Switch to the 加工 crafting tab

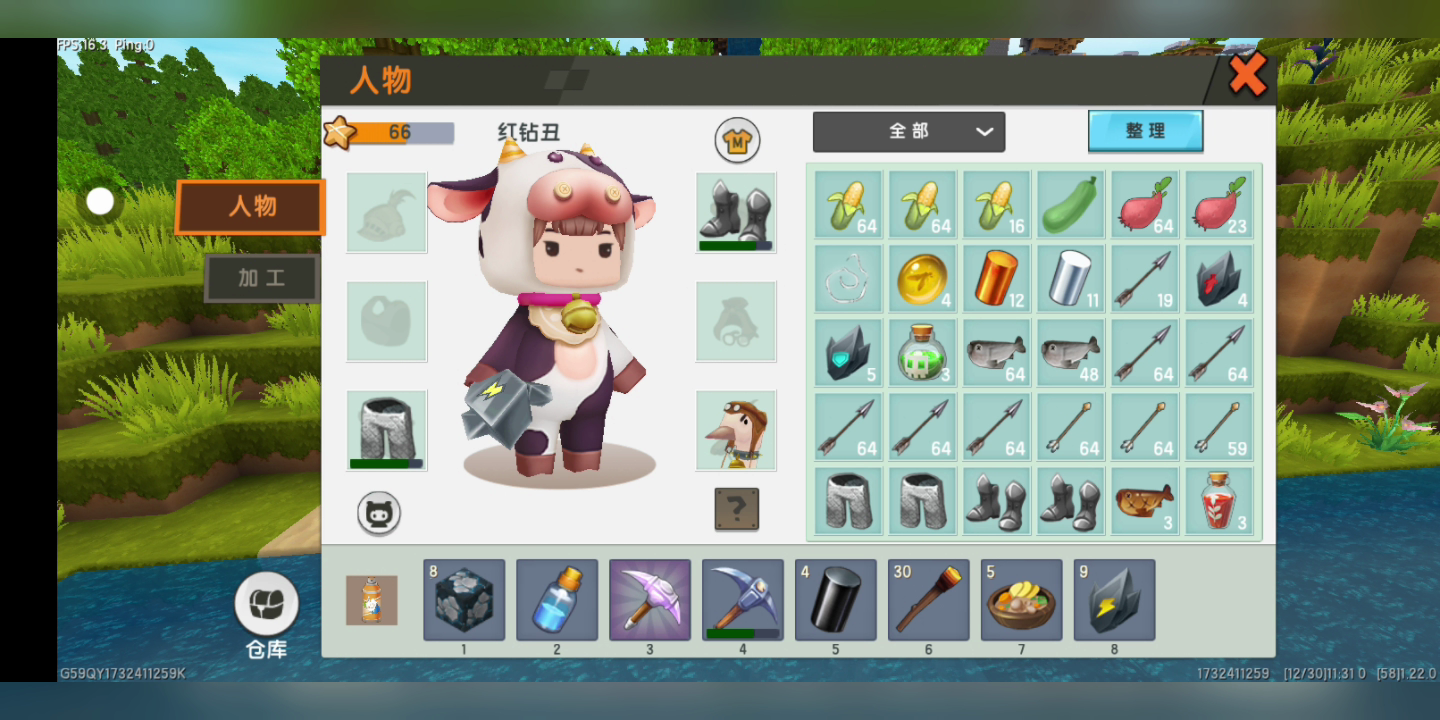pos(262,278)
